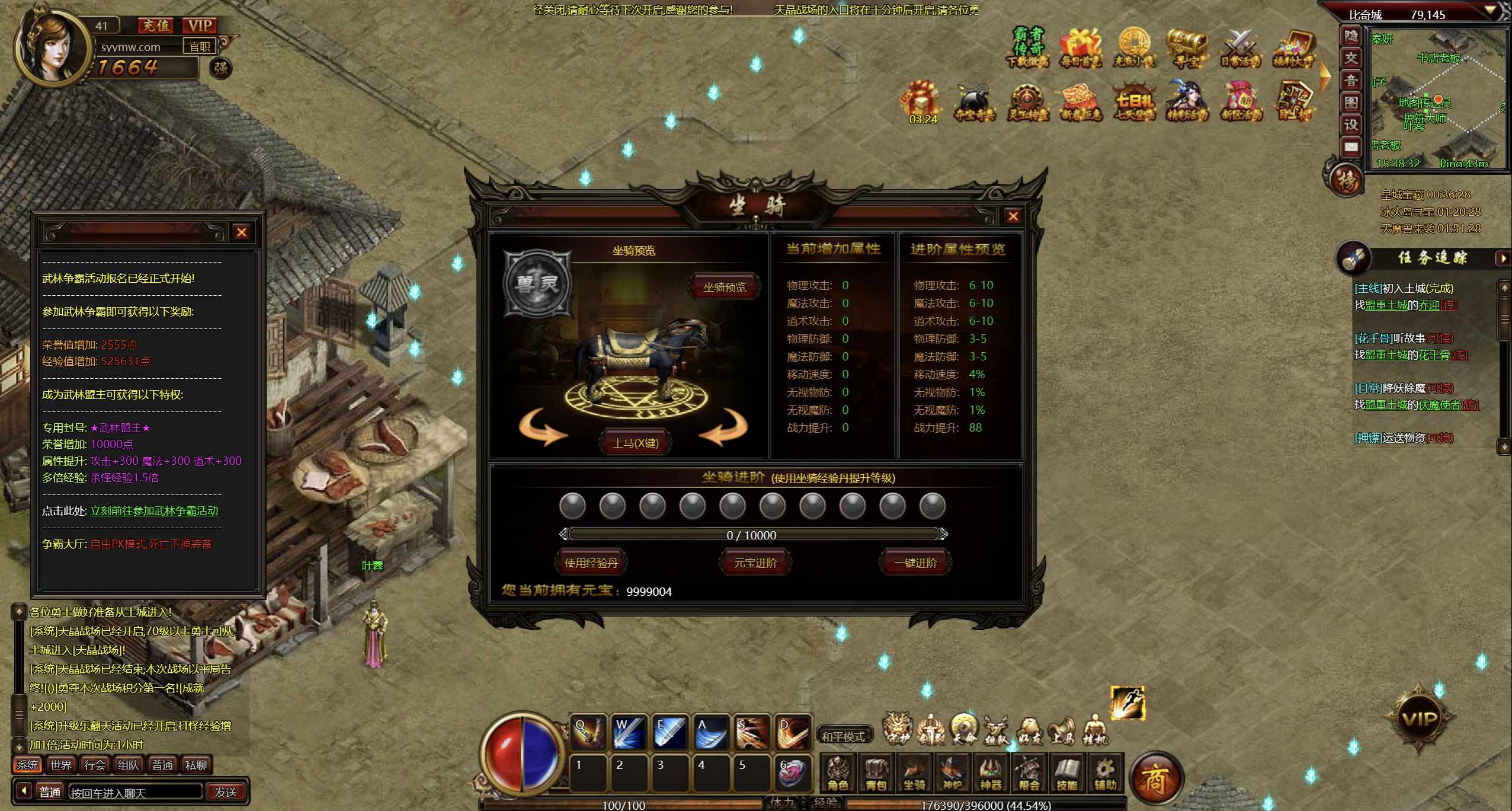
Task: Open the 技能 skills book menu
Action: [x=1066, y=774]
